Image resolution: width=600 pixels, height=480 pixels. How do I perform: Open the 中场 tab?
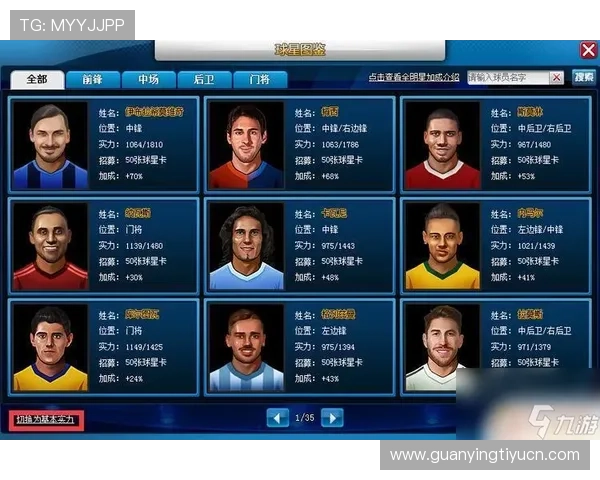pyautogui.click(x=149, y=79)
